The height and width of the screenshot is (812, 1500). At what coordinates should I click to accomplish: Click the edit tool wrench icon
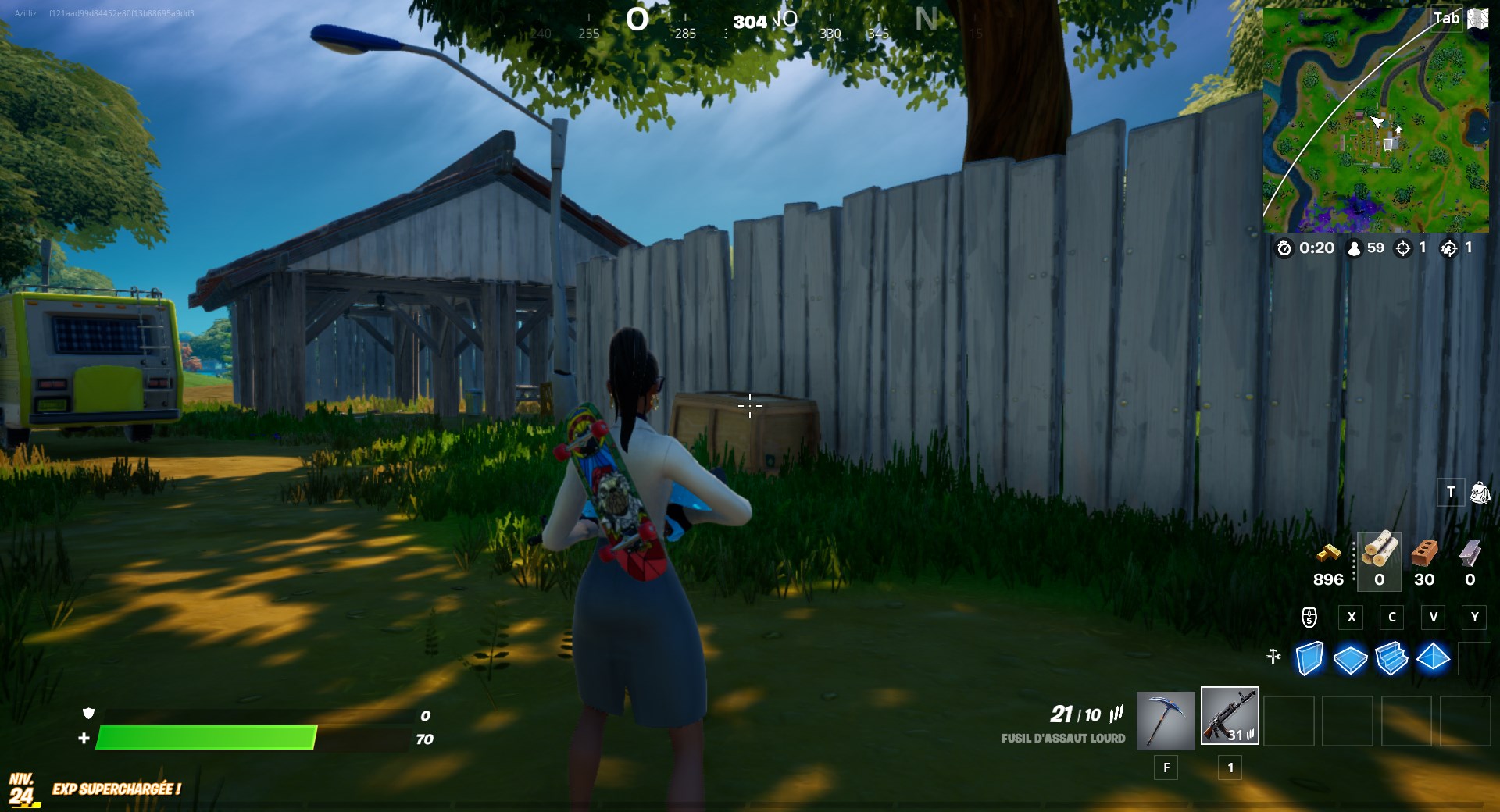pyautogui.click(x=1273, y=656)
